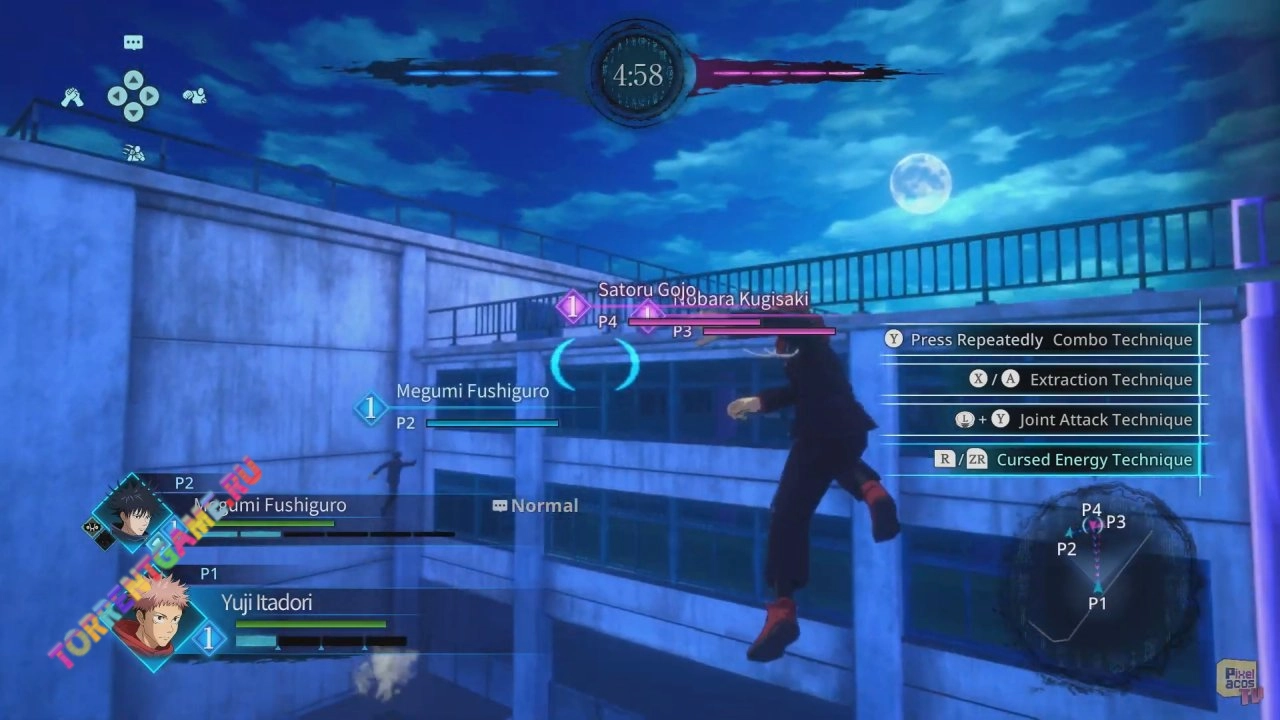Select the floating Megumi Fushiguro level diamond marker
This screenshot has height=720, width=1280.
[371, 408]
